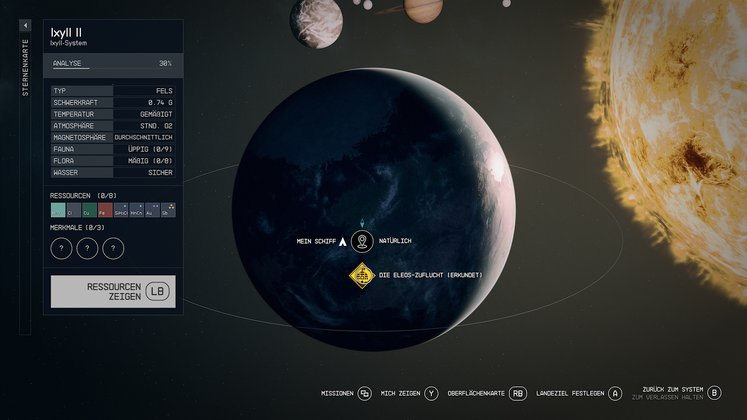Click the Mein Schiff ship marker

342,241
